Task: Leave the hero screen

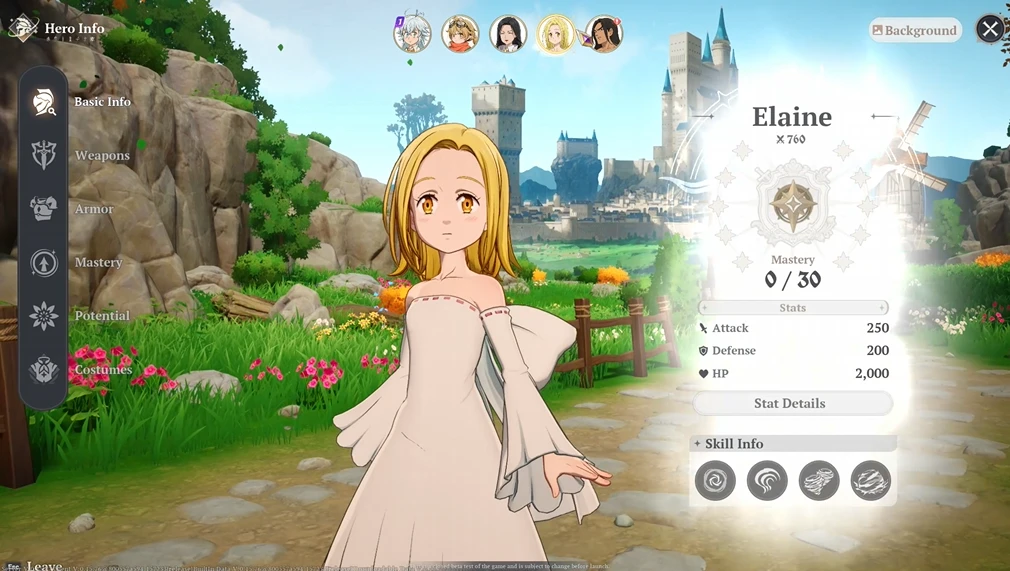Action: [x=38, y=566]
